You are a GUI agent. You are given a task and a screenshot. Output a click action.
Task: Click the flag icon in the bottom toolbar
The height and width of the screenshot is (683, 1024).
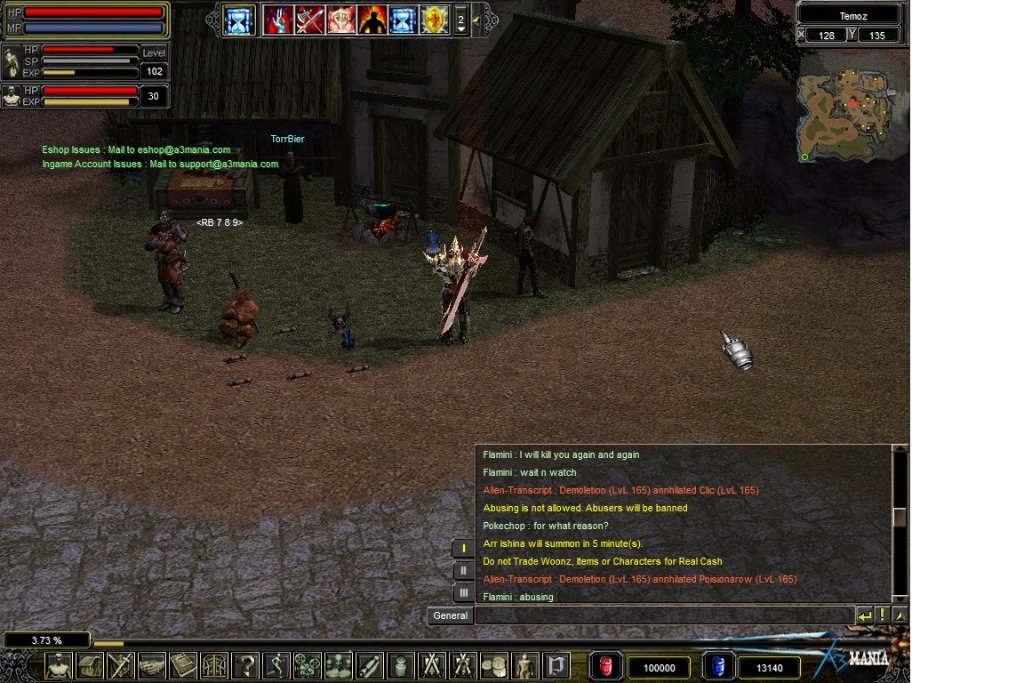[x=556, y=665]
